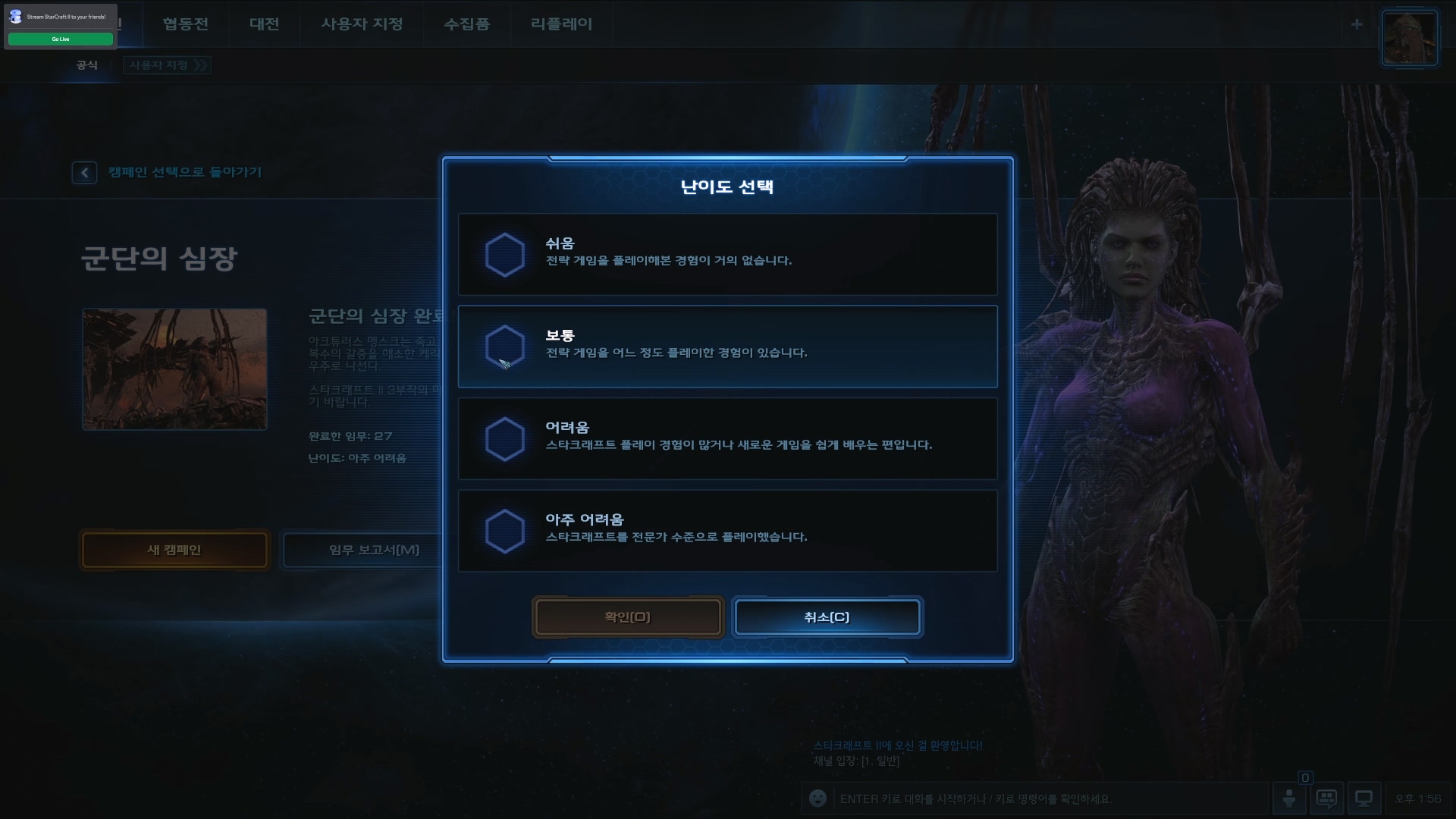Viewport: 1456px width, 819px height.
Task: Cancel the dialog with 취소 button
Action: coord(827,617)
